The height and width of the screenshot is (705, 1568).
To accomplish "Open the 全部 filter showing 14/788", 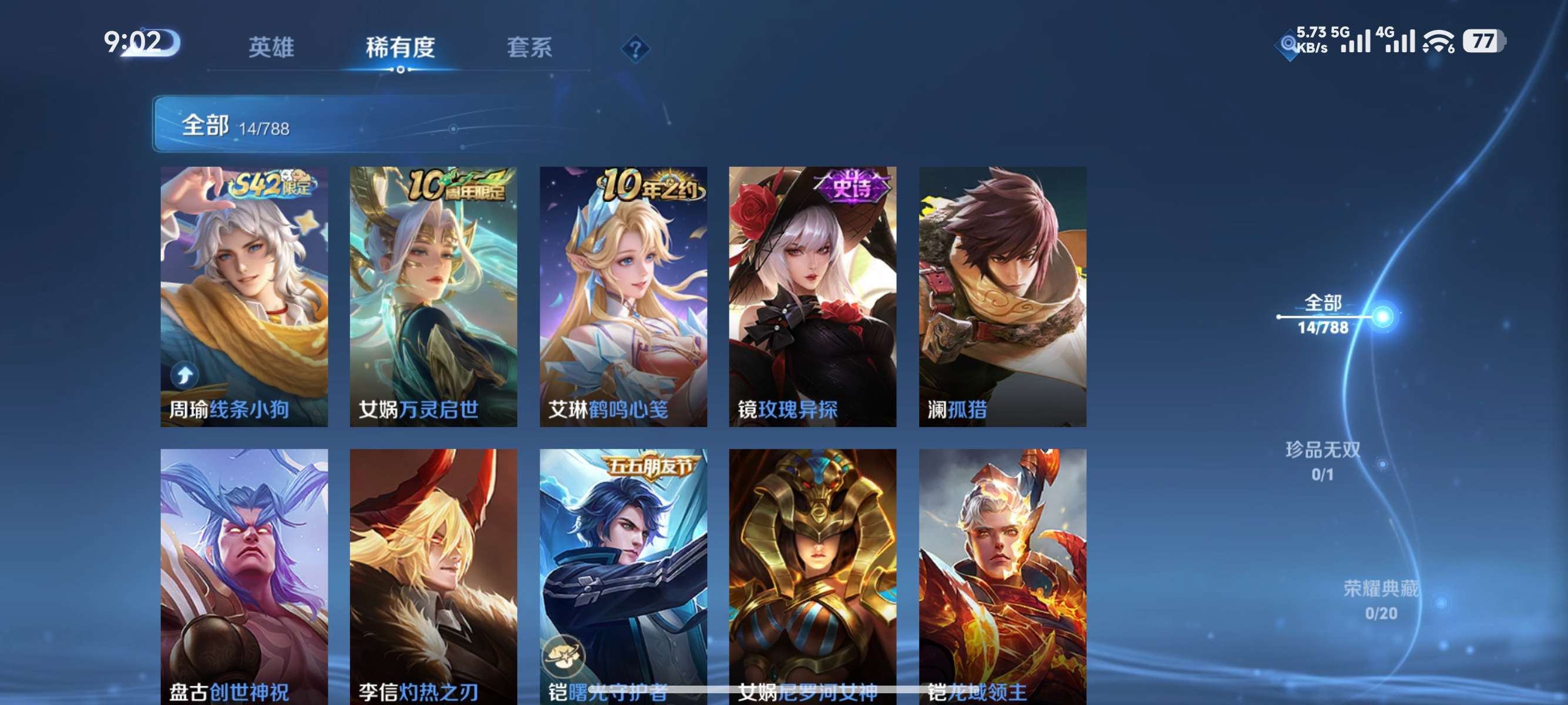I will [x=237, y=126].
